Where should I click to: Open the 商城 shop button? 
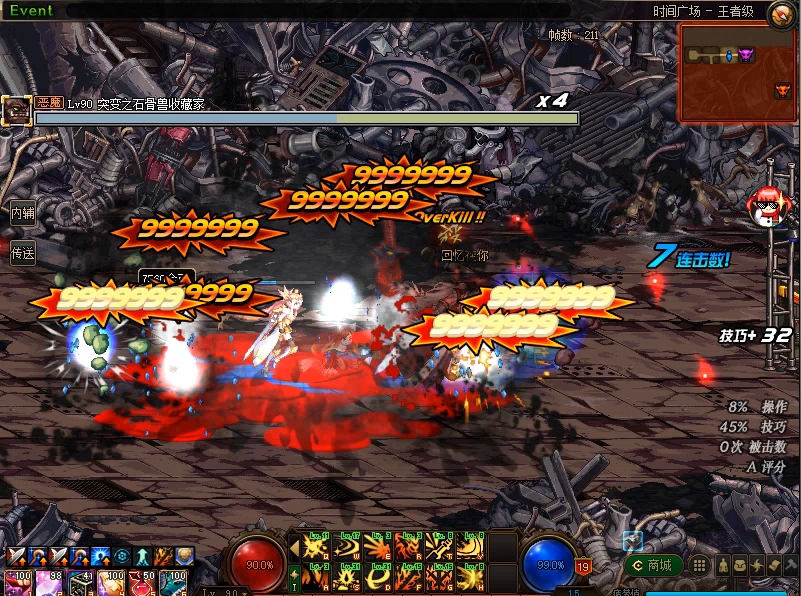pyautogui.click(x=653, y=566)
